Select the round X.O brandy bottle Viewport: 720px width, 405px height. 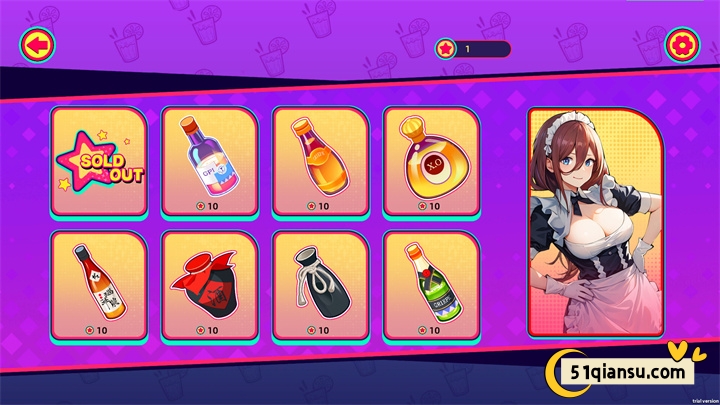431,162
